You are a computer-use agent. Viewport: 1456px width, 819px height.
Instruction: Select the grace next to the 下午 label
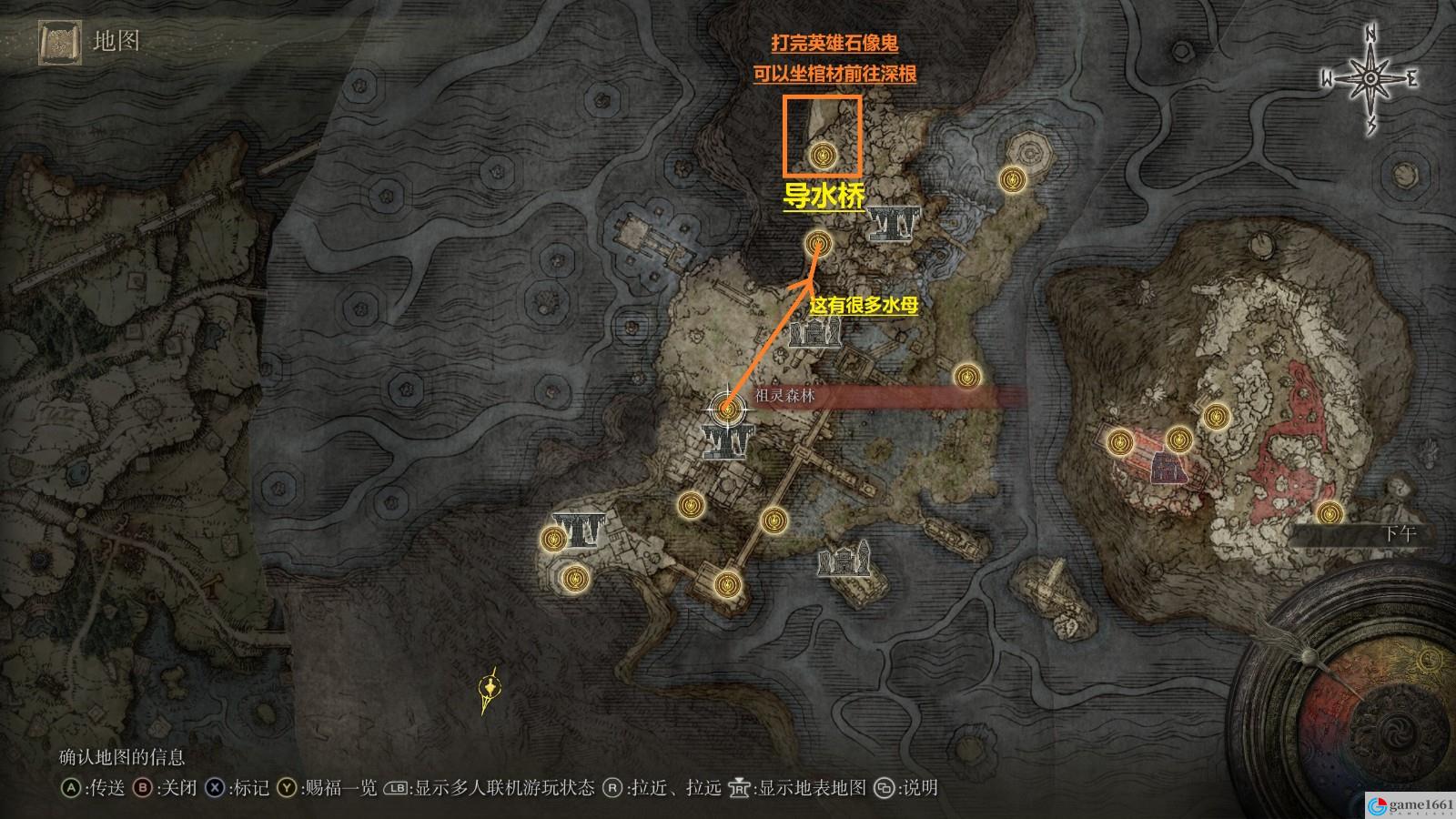point(1330,512)
